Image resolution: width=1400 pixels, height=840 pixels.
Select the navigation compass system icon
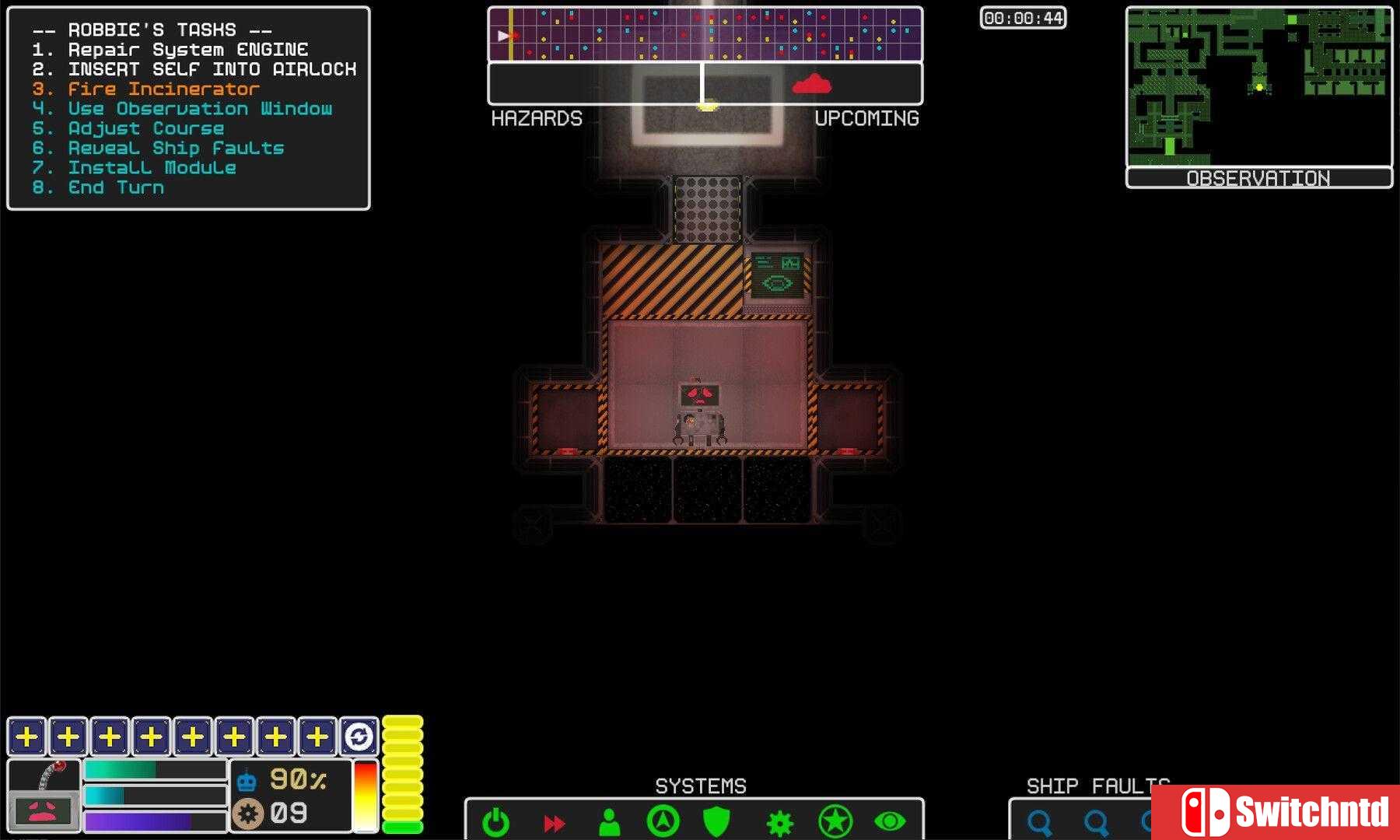[663, 821]
